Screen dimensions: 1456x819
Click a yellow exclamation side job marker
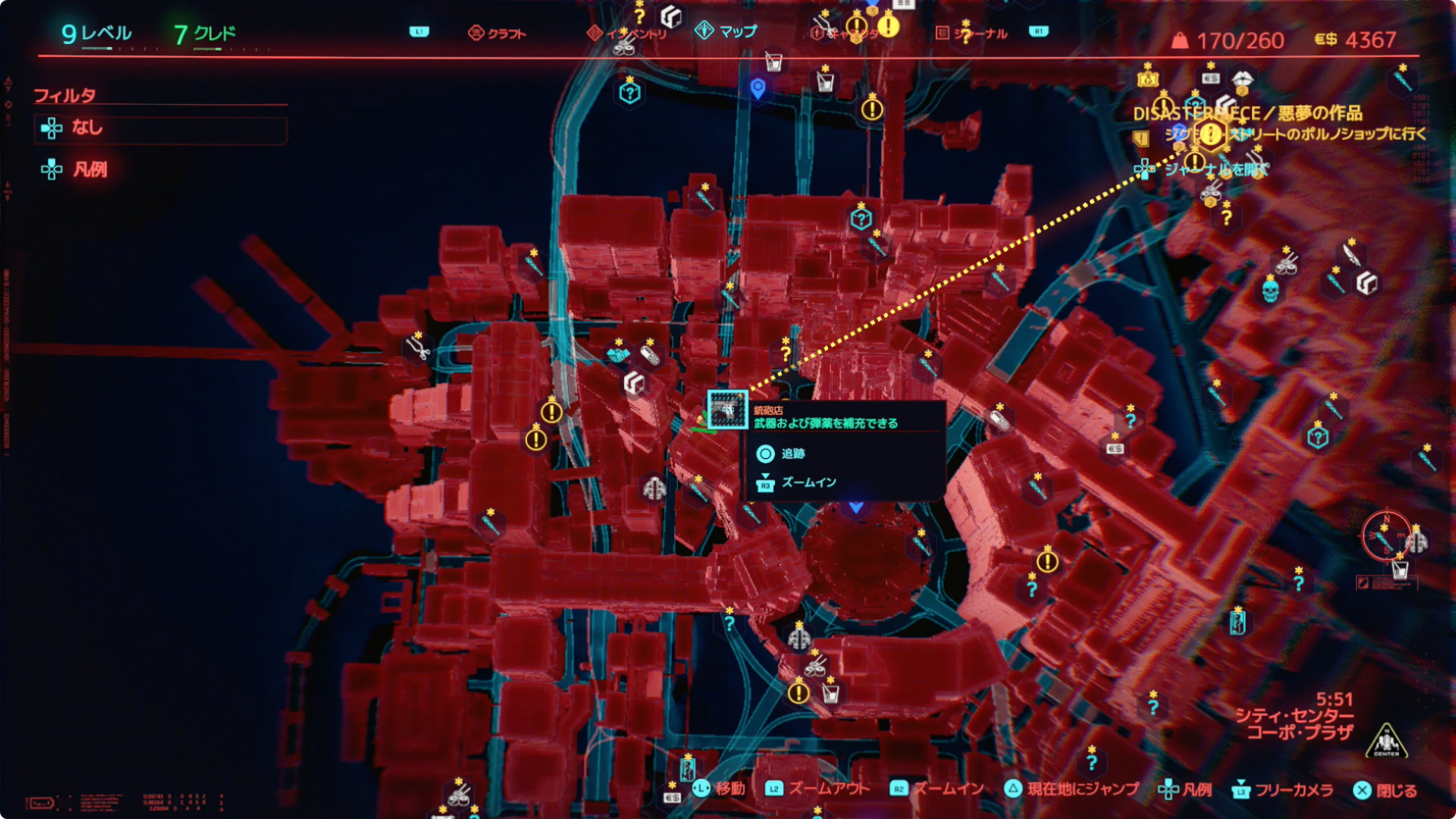[551, 414]
